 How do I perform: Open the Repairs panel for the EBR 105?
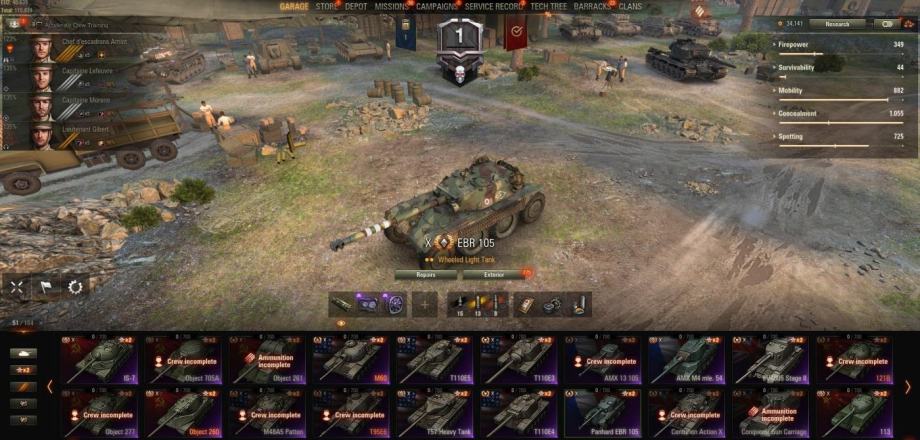[x=426, y=274]
